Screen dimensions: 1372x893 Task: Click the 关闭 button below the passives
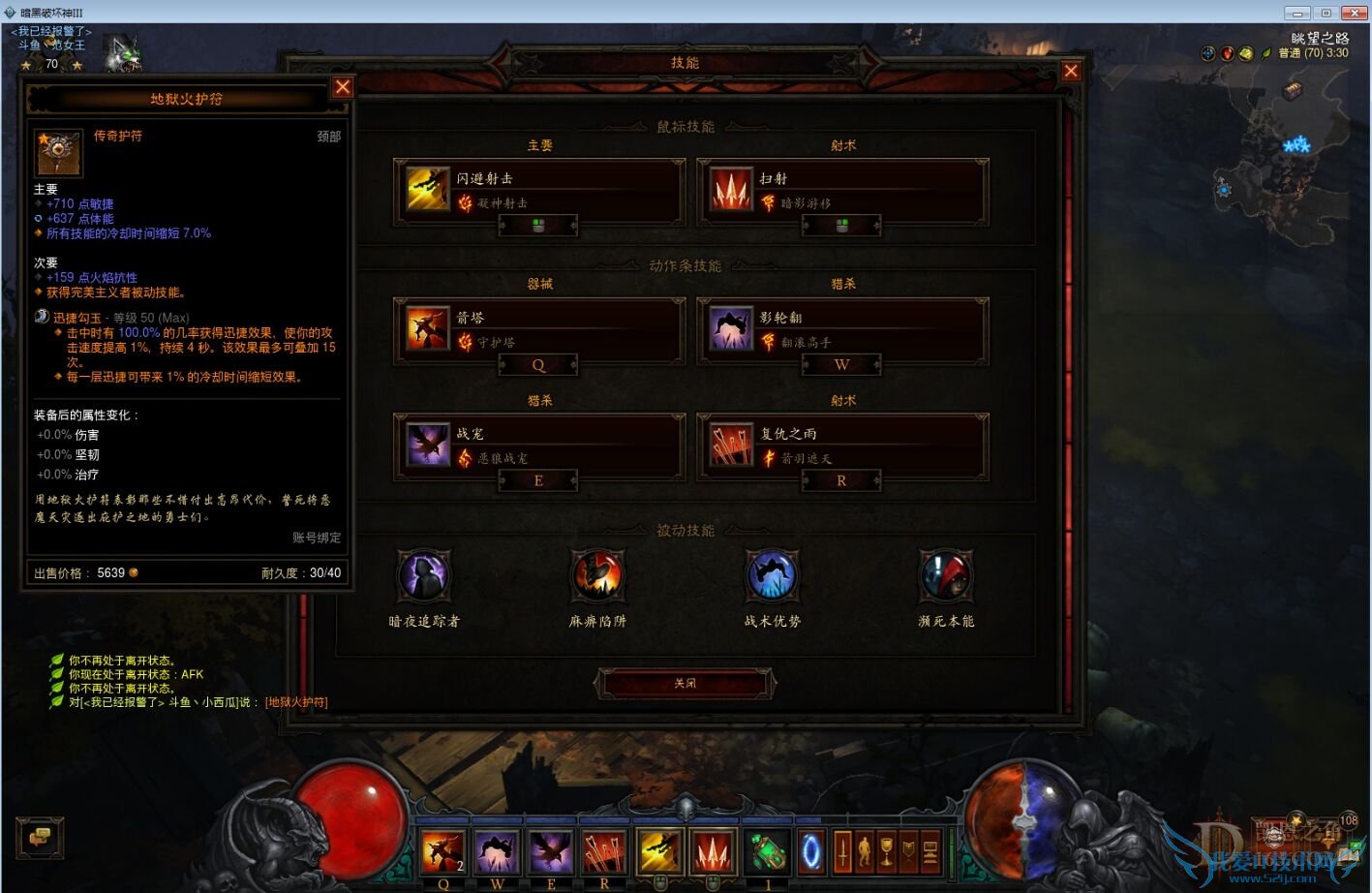[x=686, y=683]
